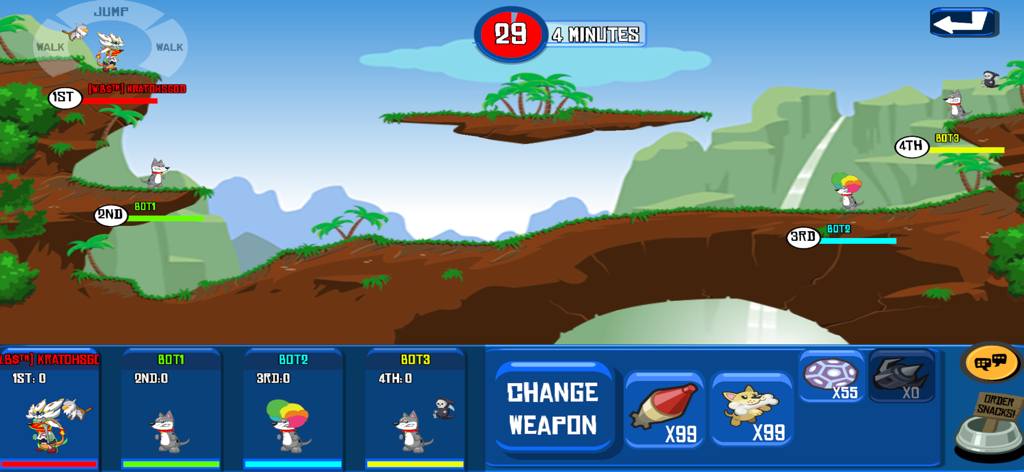
Task: Tap the left Walk control
Action: click(51, 47)
